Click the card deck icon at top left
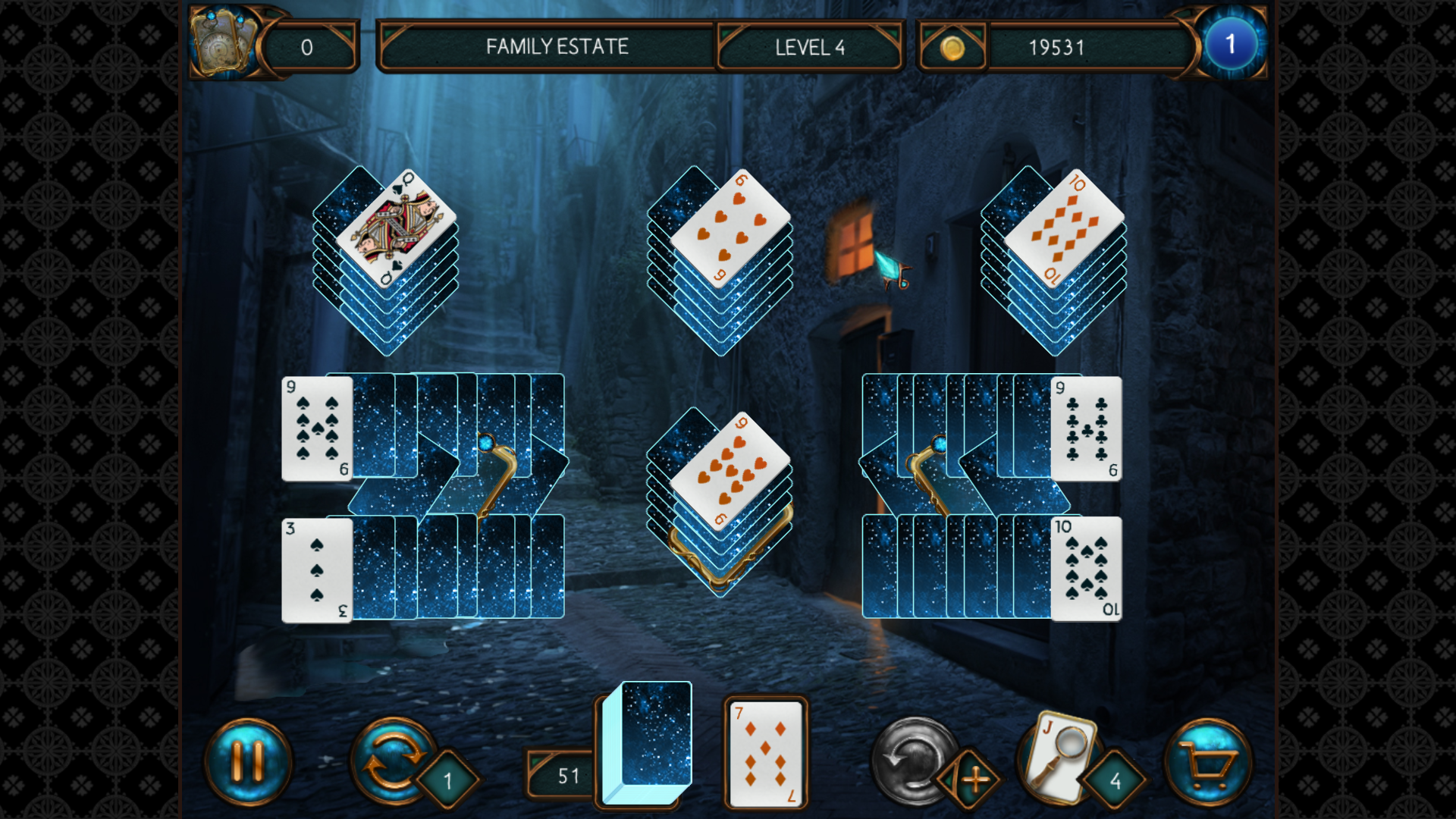Screen dimensions: 1456x819 pos(224,42)
